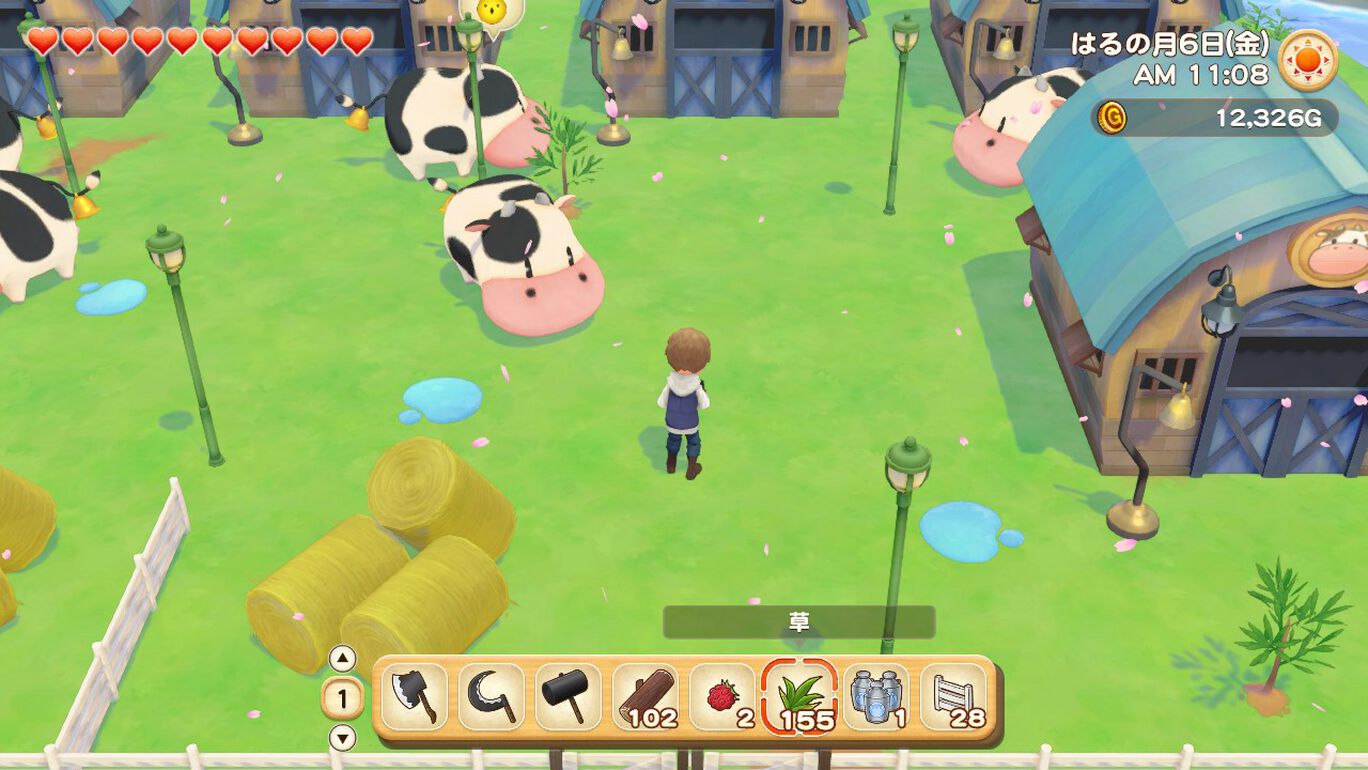Select the axe in the hotbar
This screenshot has height=770, width=1368.
(414, 697)
